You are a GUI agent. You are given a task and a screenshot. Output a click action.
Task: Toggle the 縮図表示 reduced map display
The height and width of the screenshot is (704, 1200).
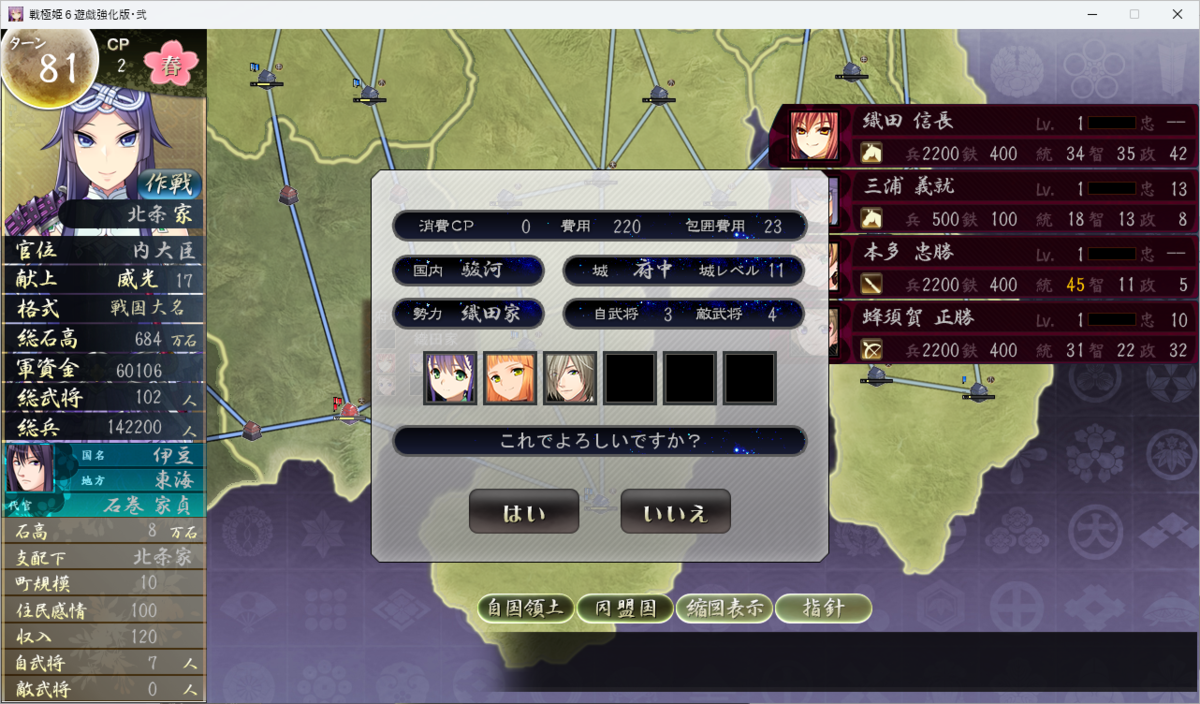(x=724, y=608)
